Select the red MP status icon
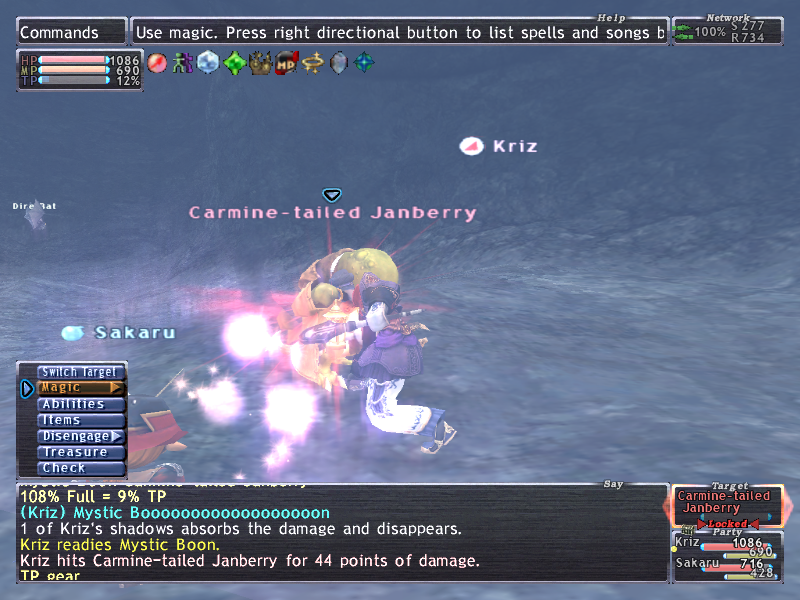The width and height of the screenshot is (800, 600). point(287,63)
